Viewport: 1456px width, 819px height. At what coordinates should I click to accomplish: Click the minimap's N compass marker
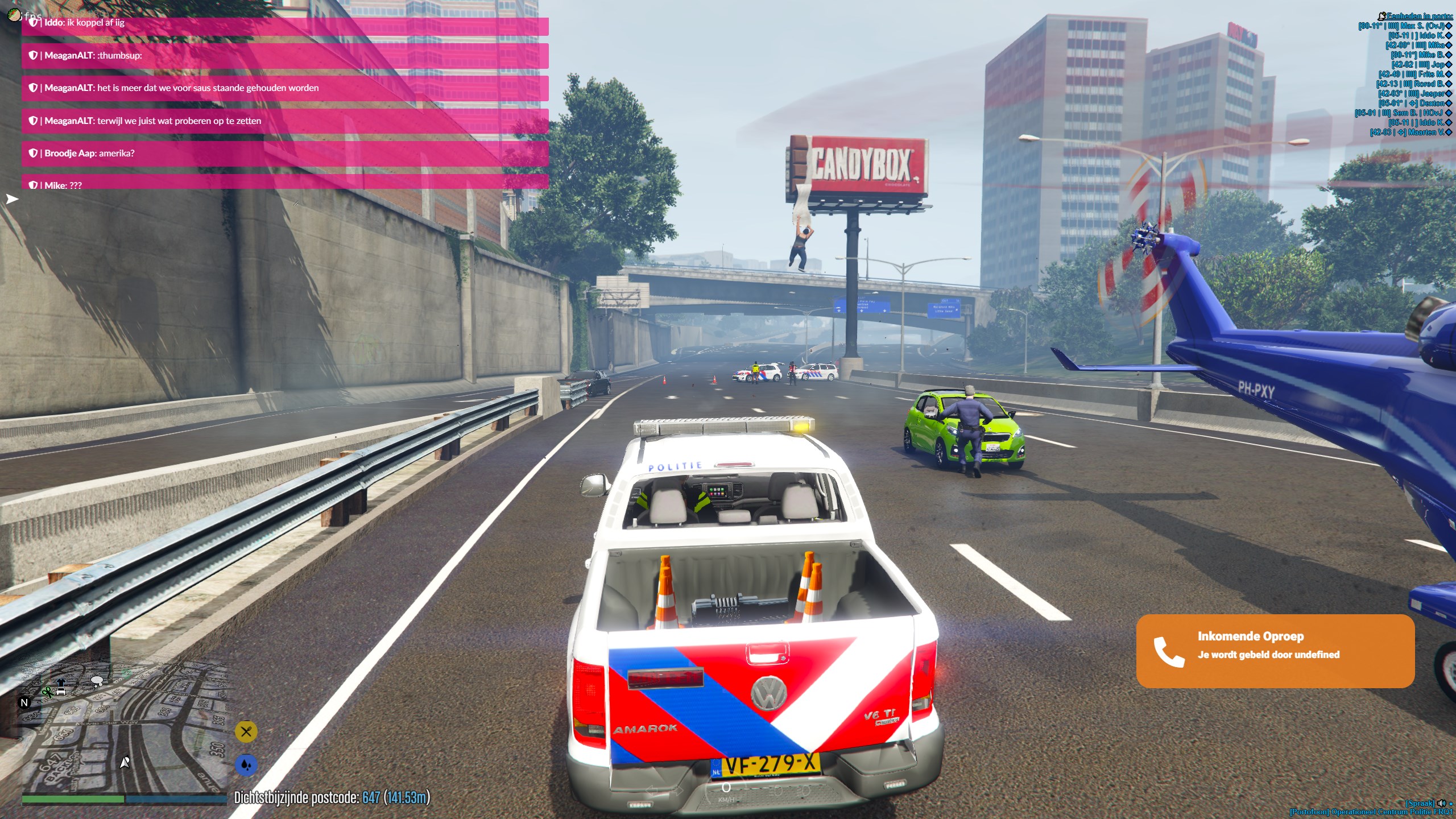click(x=24, y=702)
